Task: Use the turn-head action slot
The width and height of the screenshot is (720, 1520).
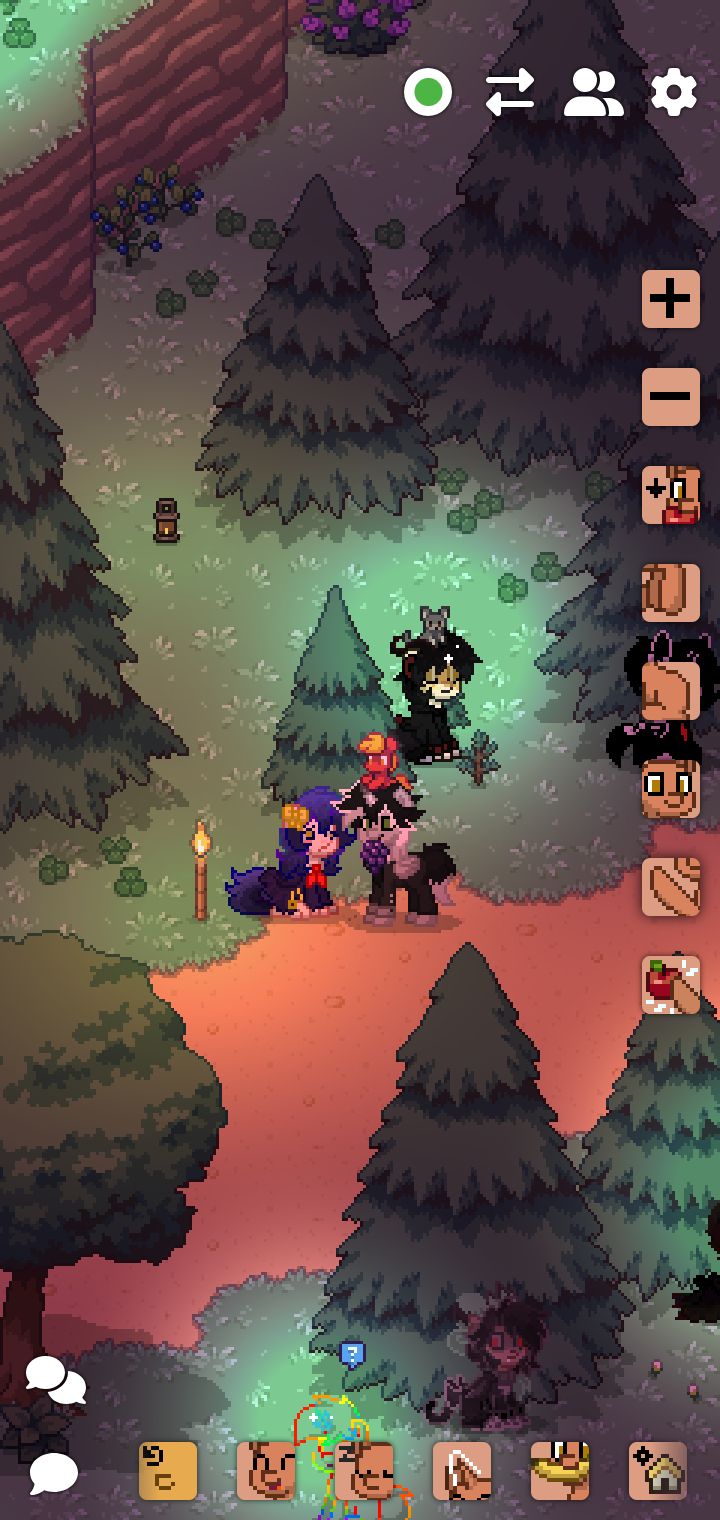Action: (x=670, y=691)
